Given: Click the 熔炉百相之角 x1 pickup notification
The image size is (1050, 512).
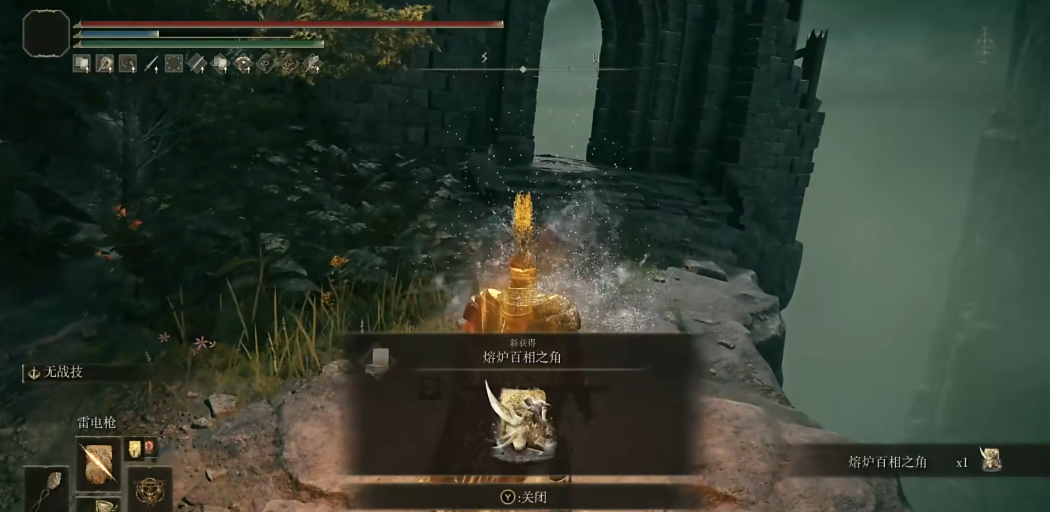Looking at the screenshot, I should (920, 461).
